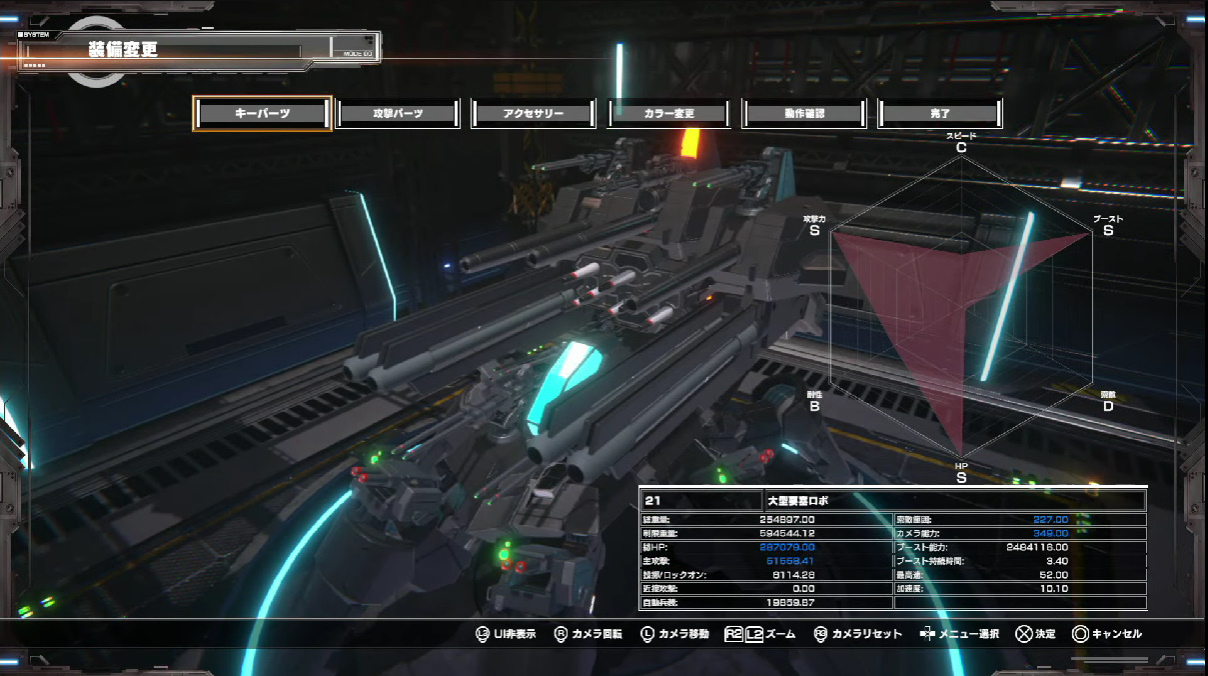
Task: Open 動作確認 to test movement
Action: tap(804, 114)
